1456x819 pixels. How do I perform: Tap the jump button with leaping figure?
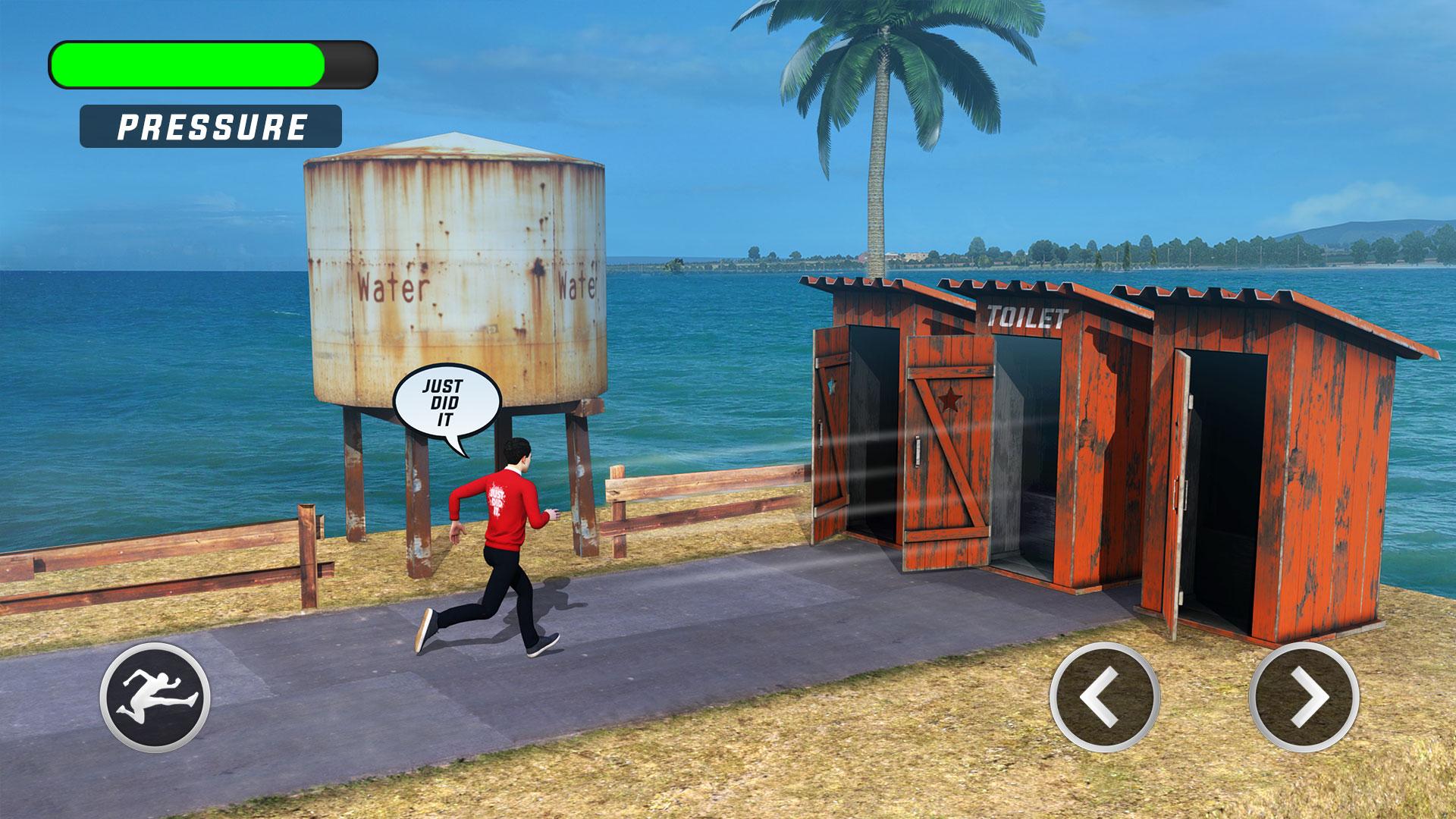[155, 698]
